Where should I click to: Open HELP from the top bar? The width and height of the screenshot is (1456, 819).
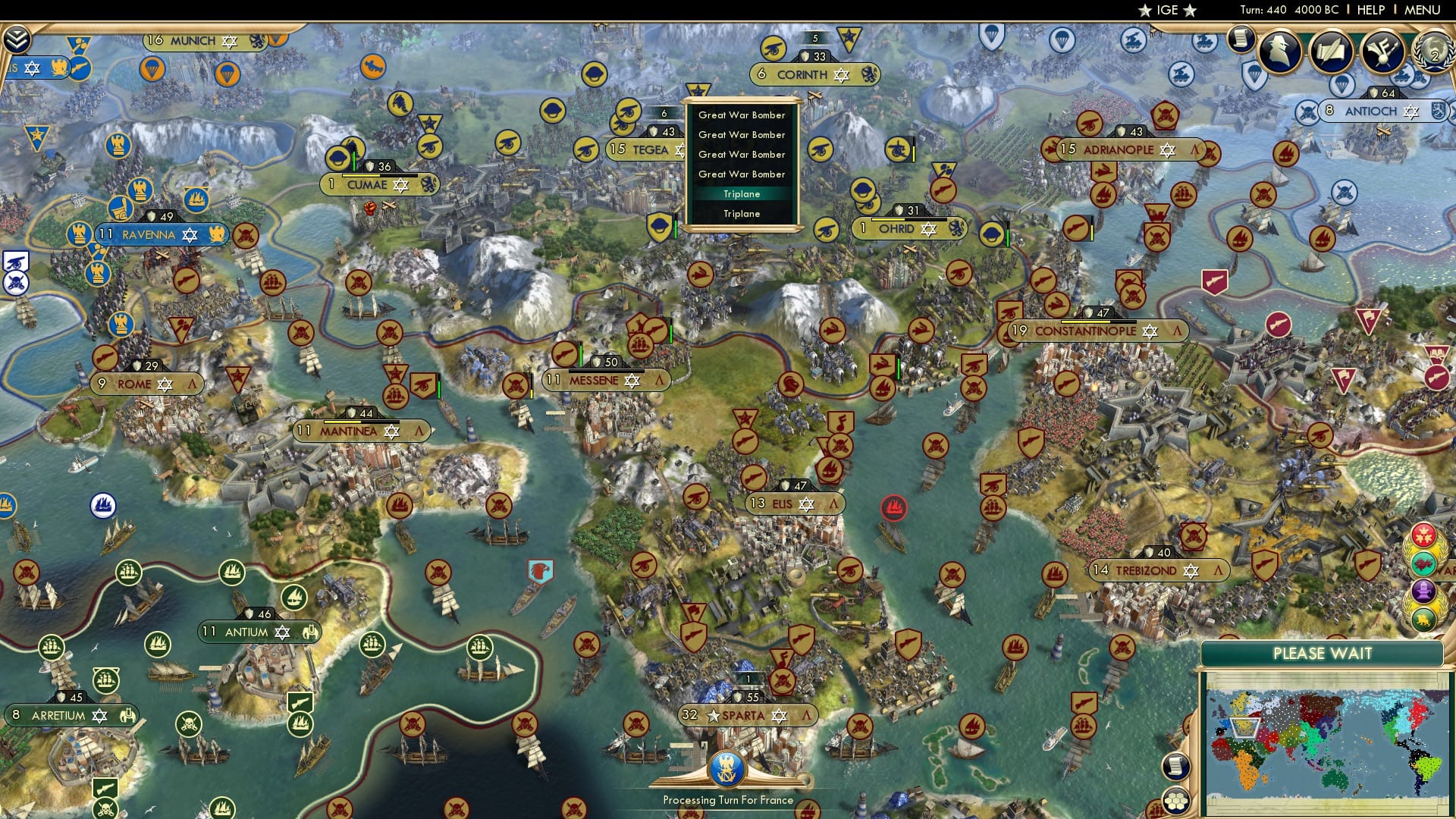pos(1370,10)
